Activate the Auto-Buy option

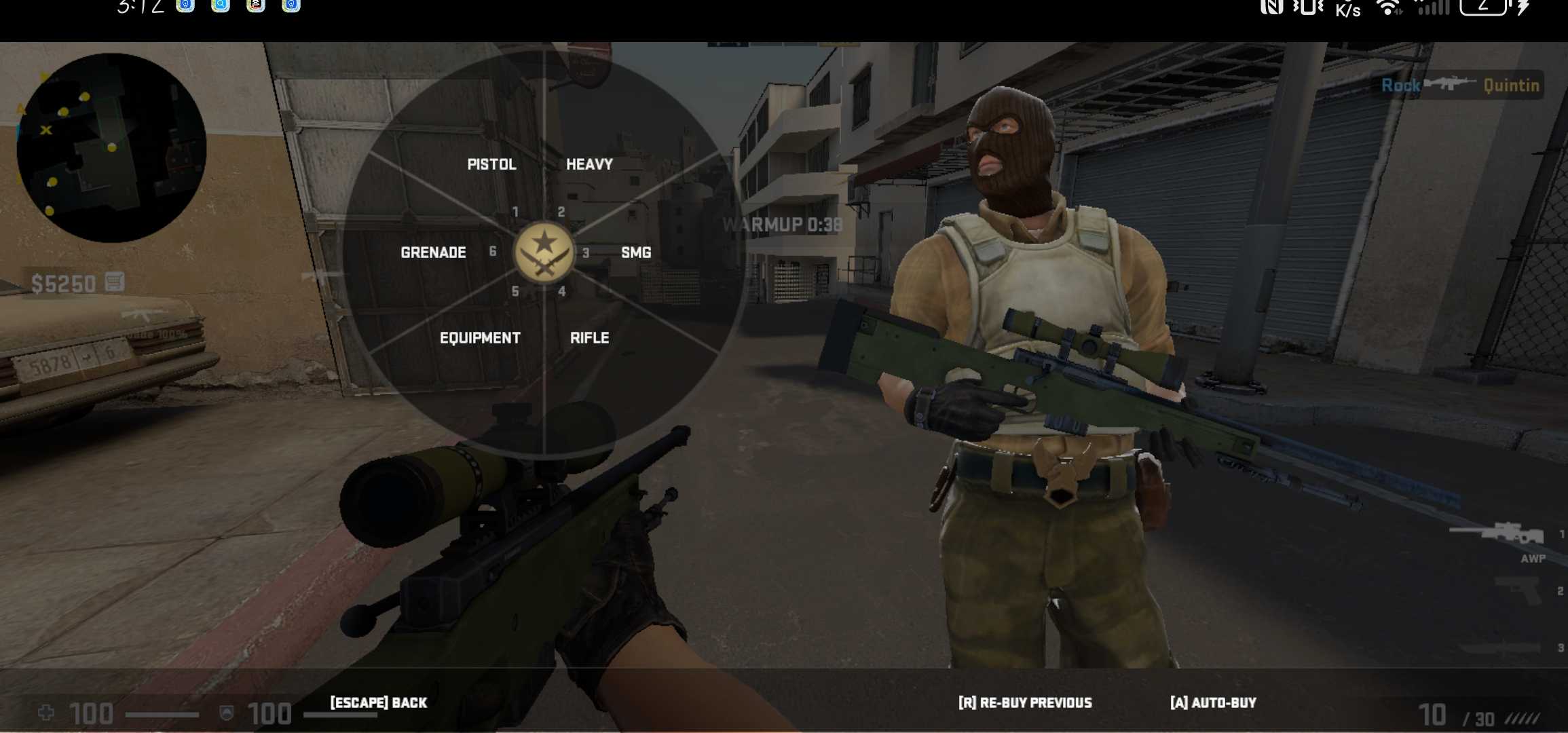tap(1213, 702)
